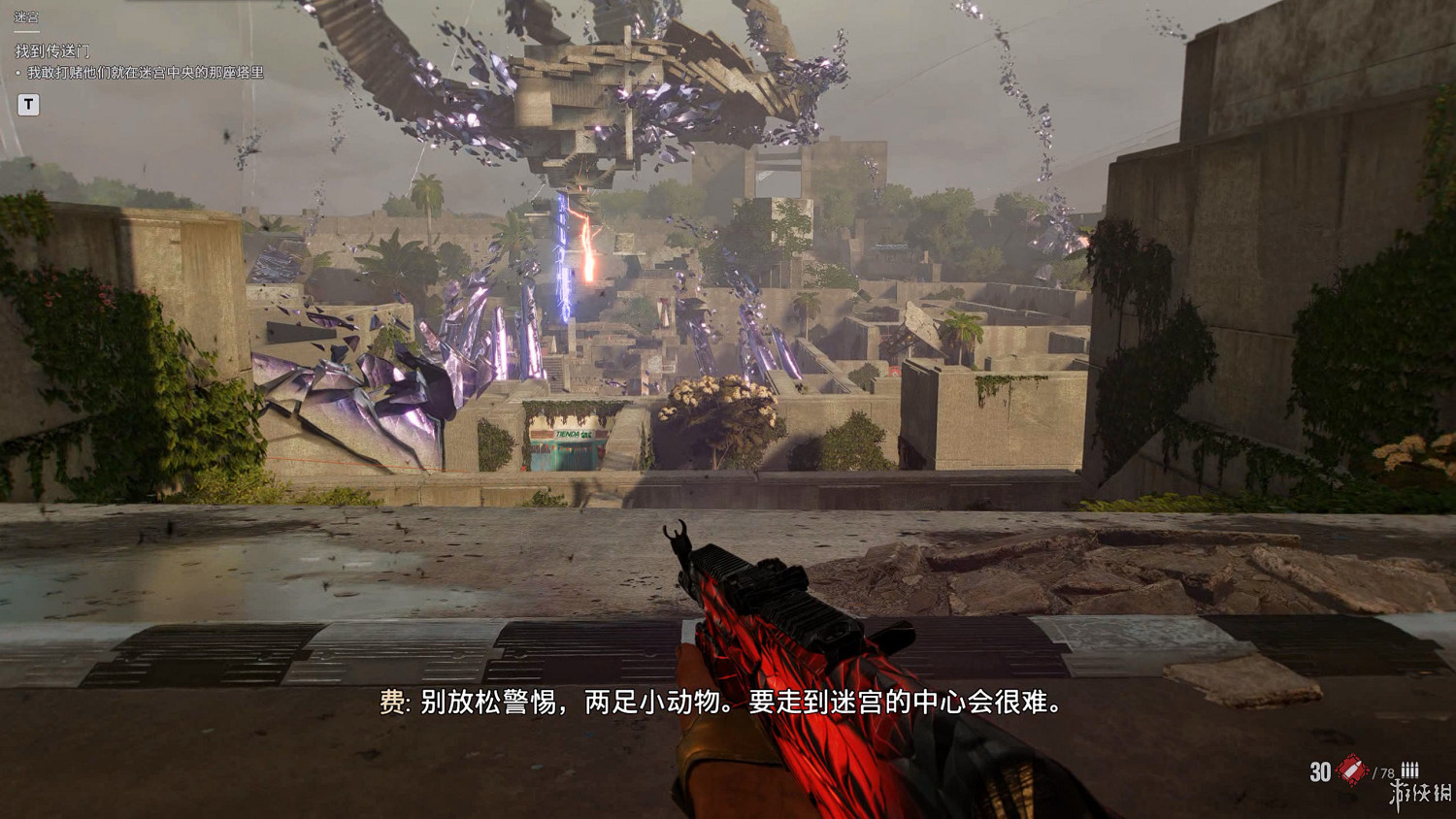Click the hint 我敢打赌他们就在迷宫中央的那座塔里

click(x=146, y=70)
